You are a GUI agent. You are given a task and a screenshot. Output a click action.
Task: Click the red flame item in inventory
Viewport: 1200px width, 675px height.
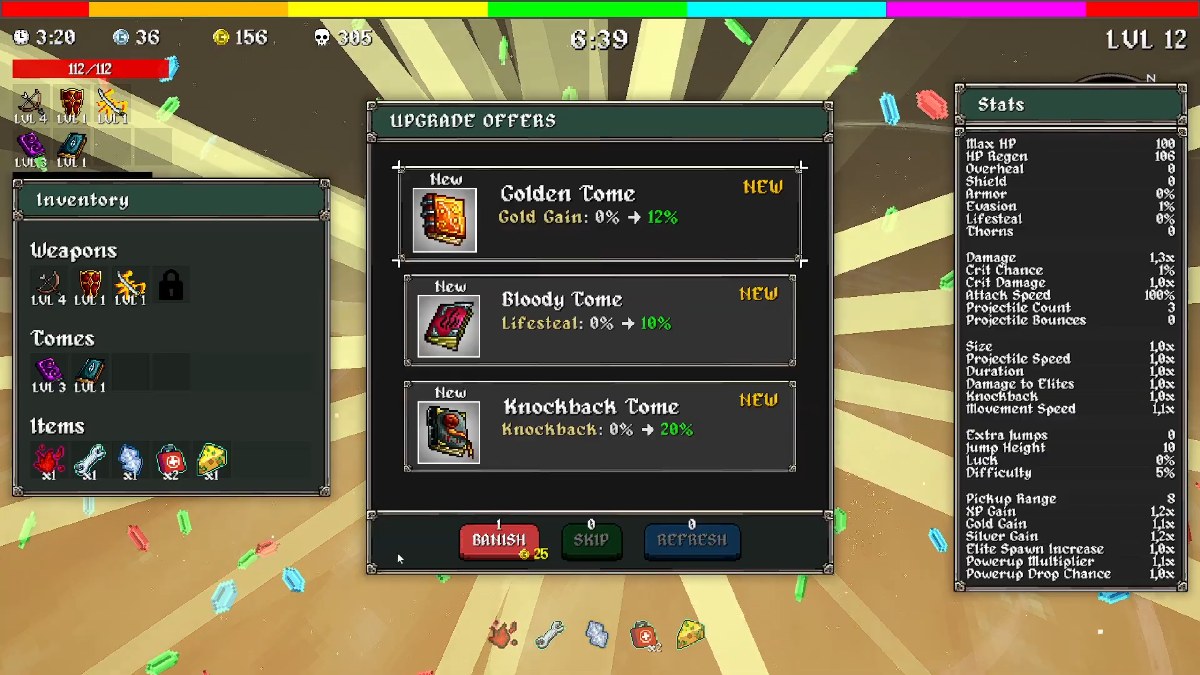click(50, 460)
